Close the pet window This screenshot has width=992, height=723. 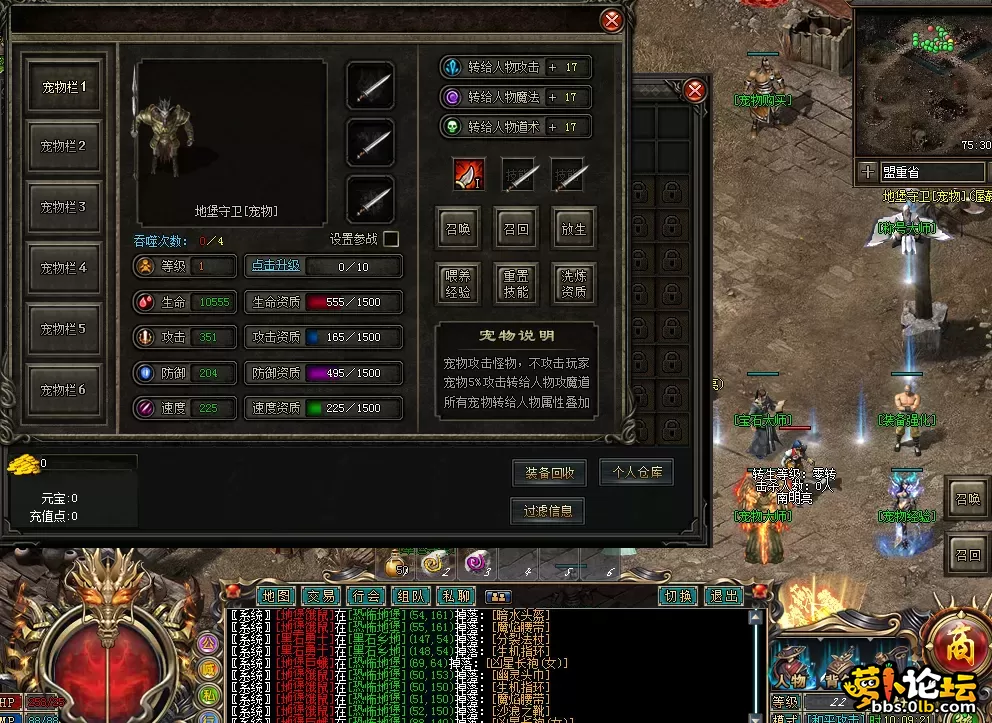[x=612, y=20]
